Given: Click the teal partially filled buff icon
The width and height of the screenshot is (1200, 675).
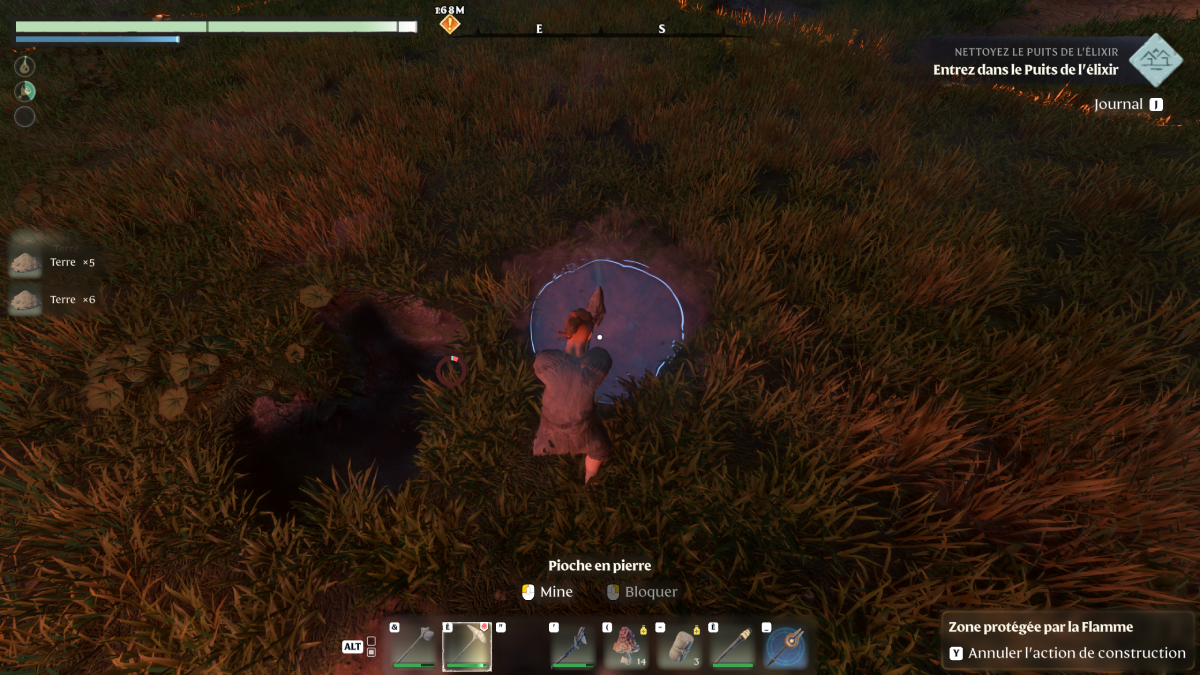Looking at the screenshot, I should tap(25, 91).
